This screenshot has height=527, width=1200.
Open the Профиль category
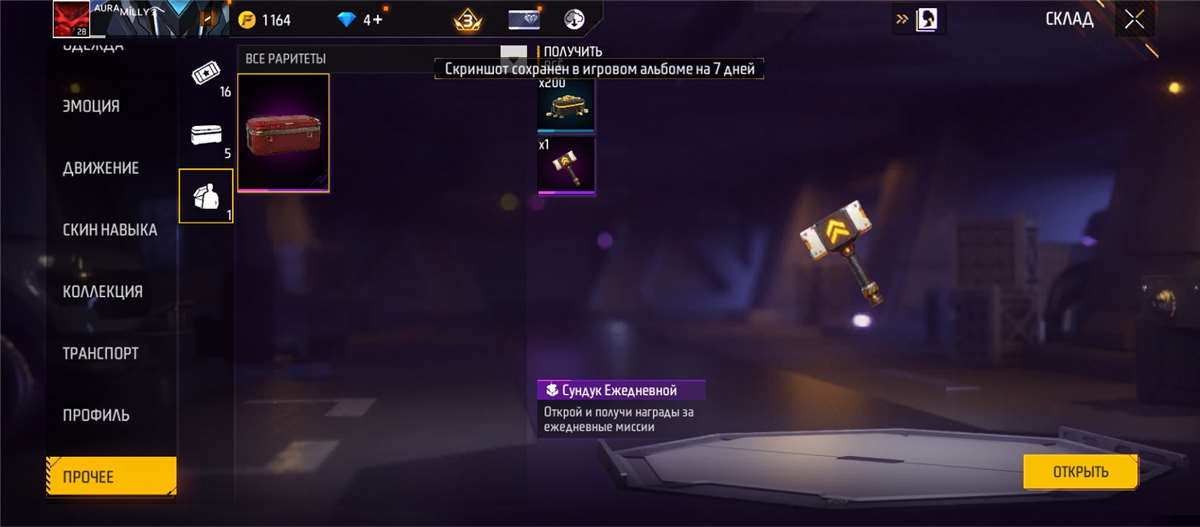pos(96,416)
